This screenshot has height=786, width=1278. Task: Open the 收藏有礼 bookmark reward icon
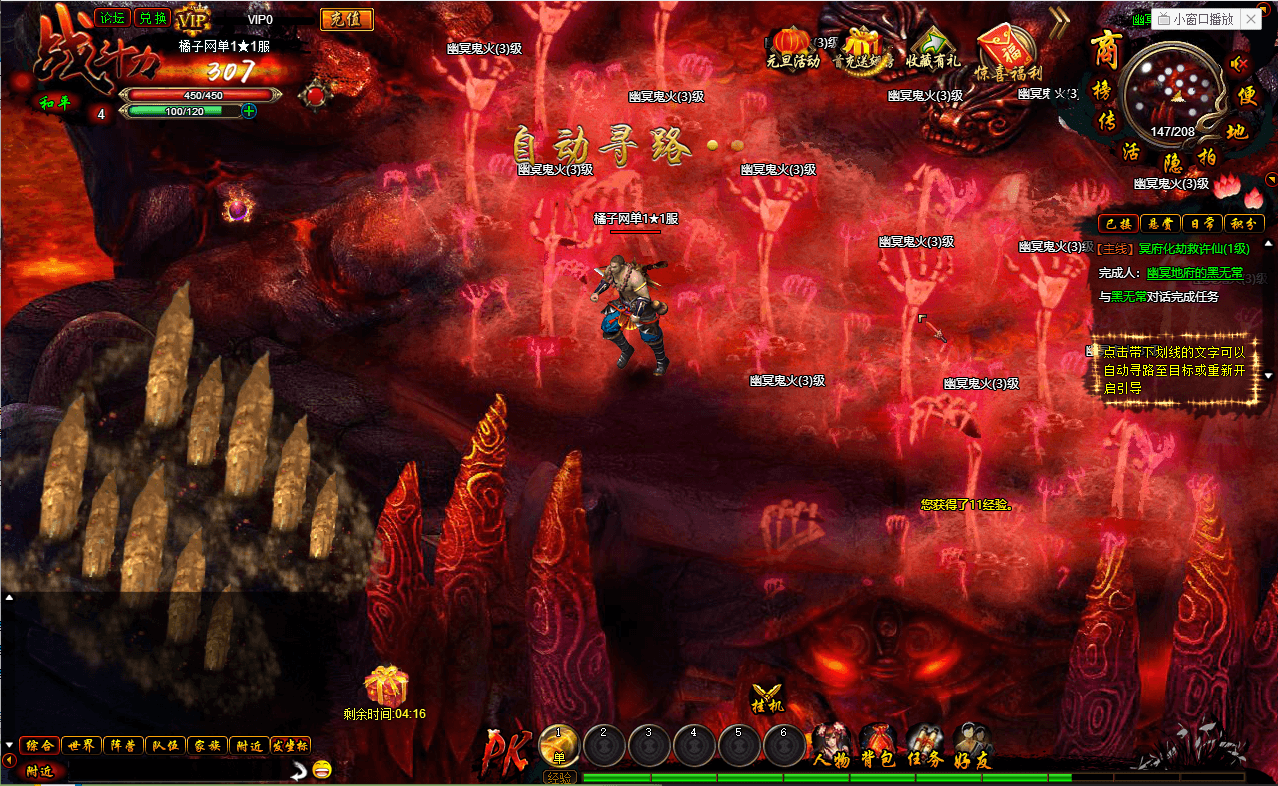coord(932,48)
